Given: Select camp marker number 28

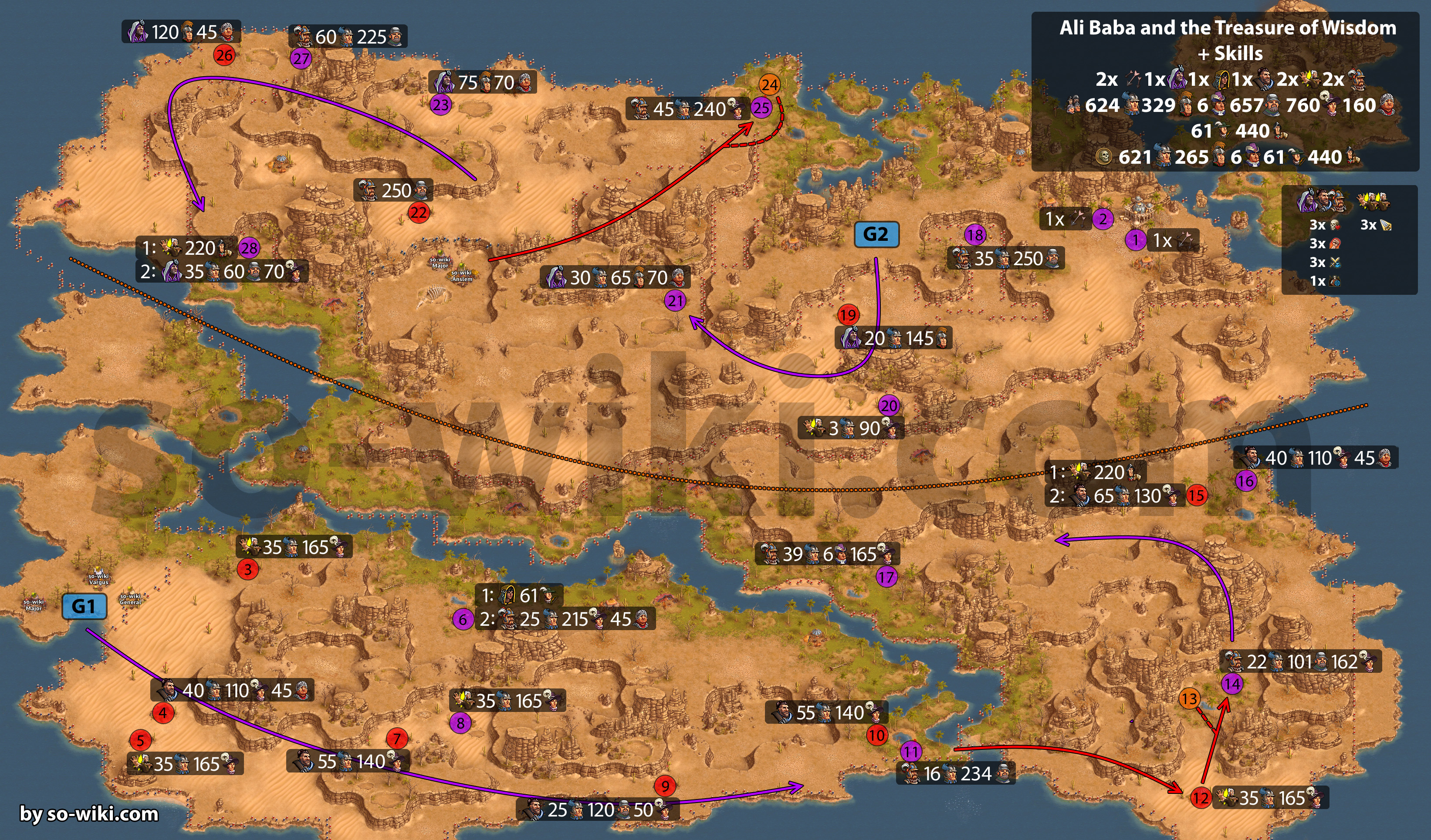Looking at the screenshot, I should point(249,248).
